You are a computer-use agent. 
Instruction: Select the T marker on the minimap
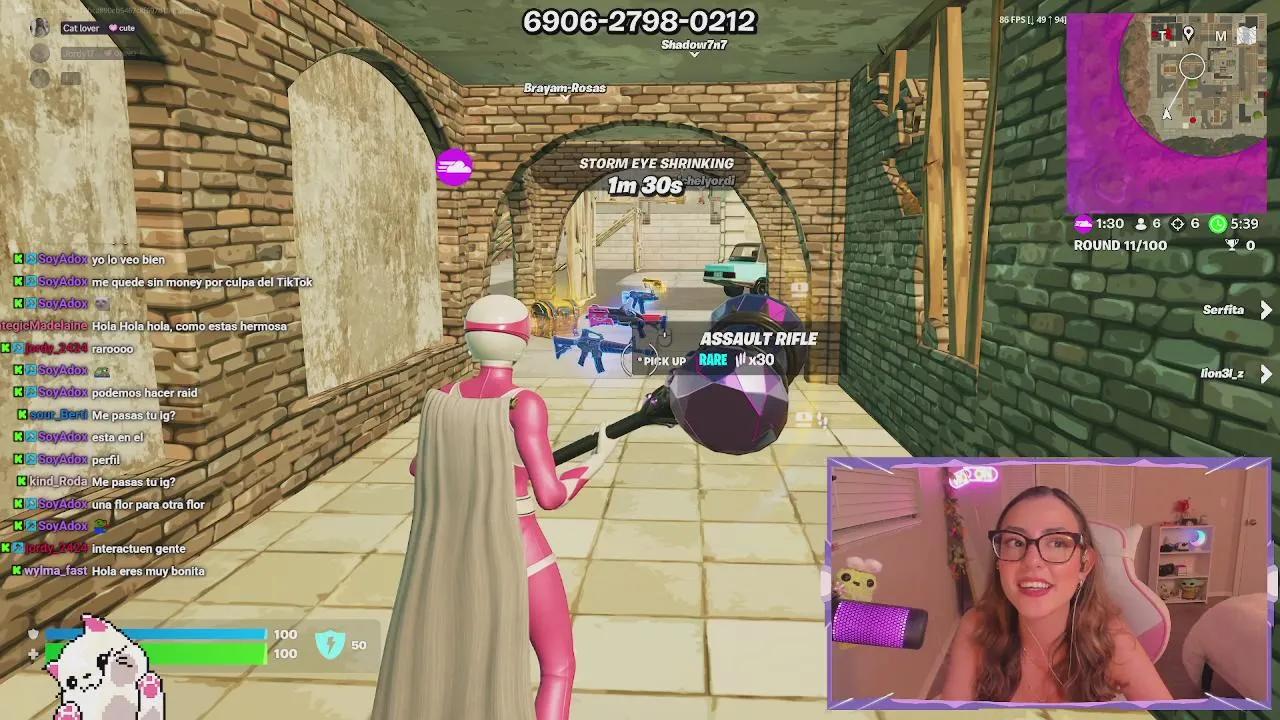tap(1163, 33)
